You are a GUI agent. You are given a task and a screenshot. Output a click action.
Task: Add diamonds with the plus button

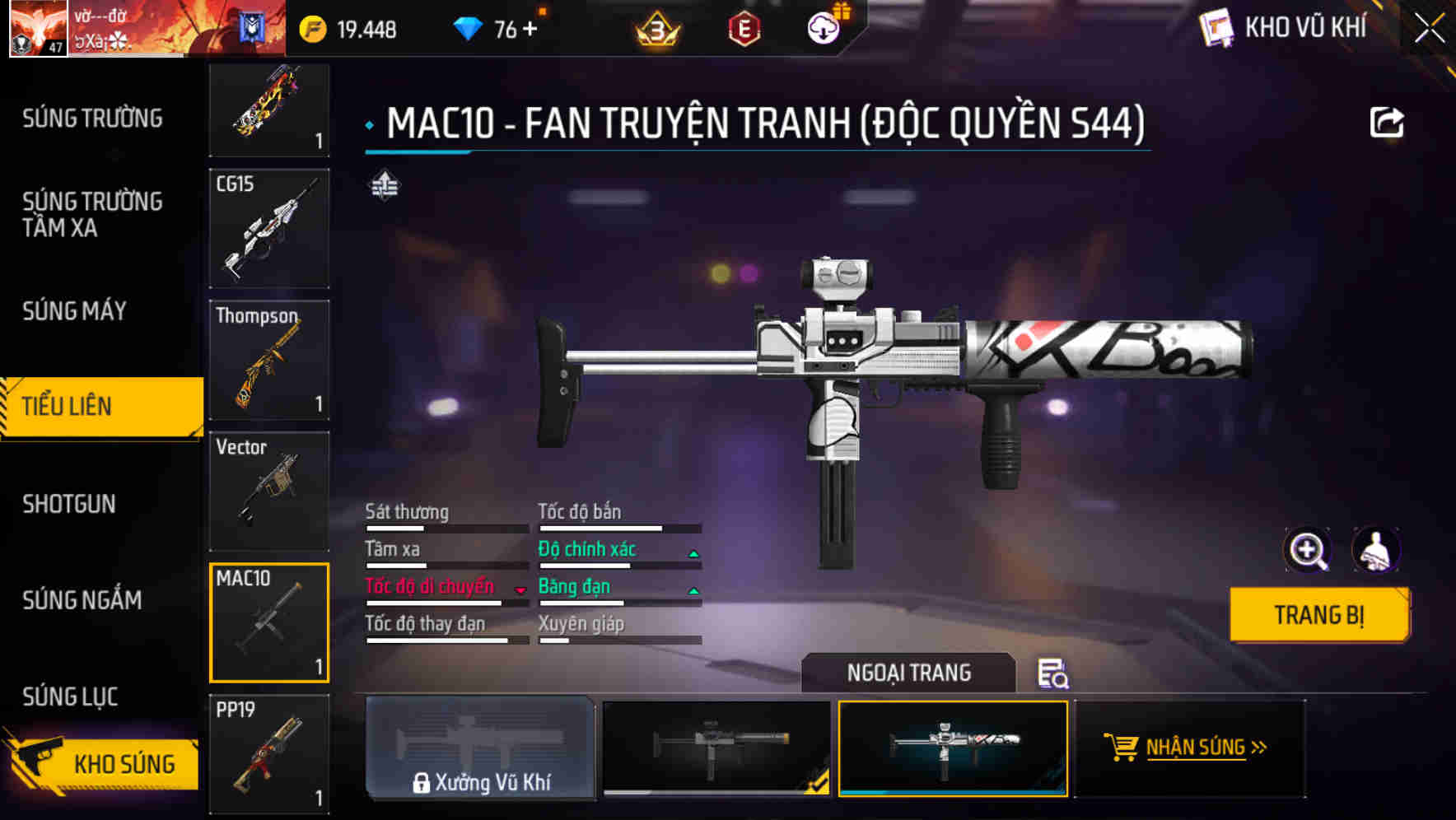[x=530, y=30]
